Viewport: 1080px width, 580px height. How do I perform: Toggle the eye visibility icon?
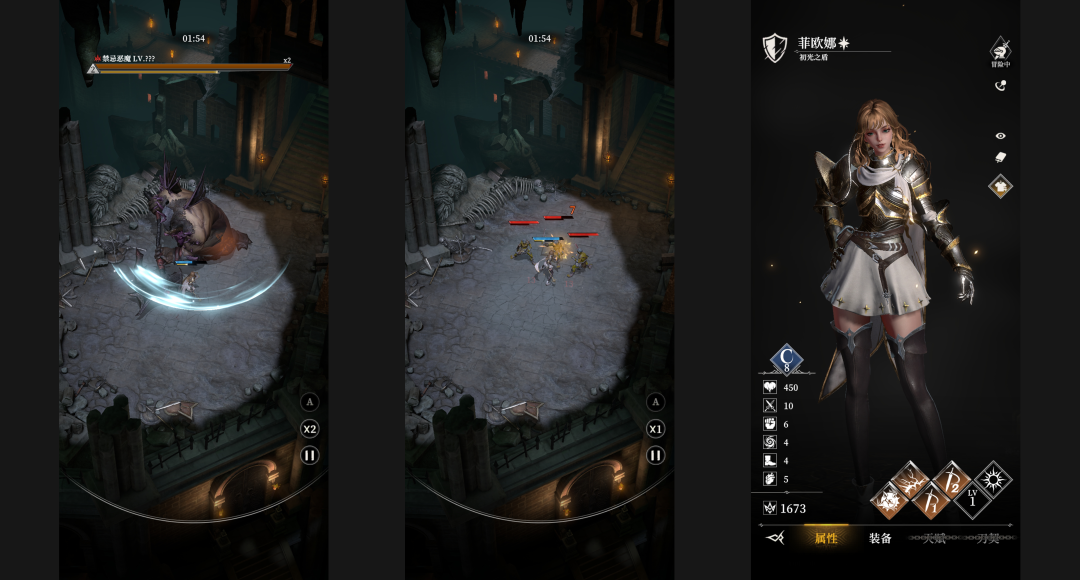click(1000, 136)
